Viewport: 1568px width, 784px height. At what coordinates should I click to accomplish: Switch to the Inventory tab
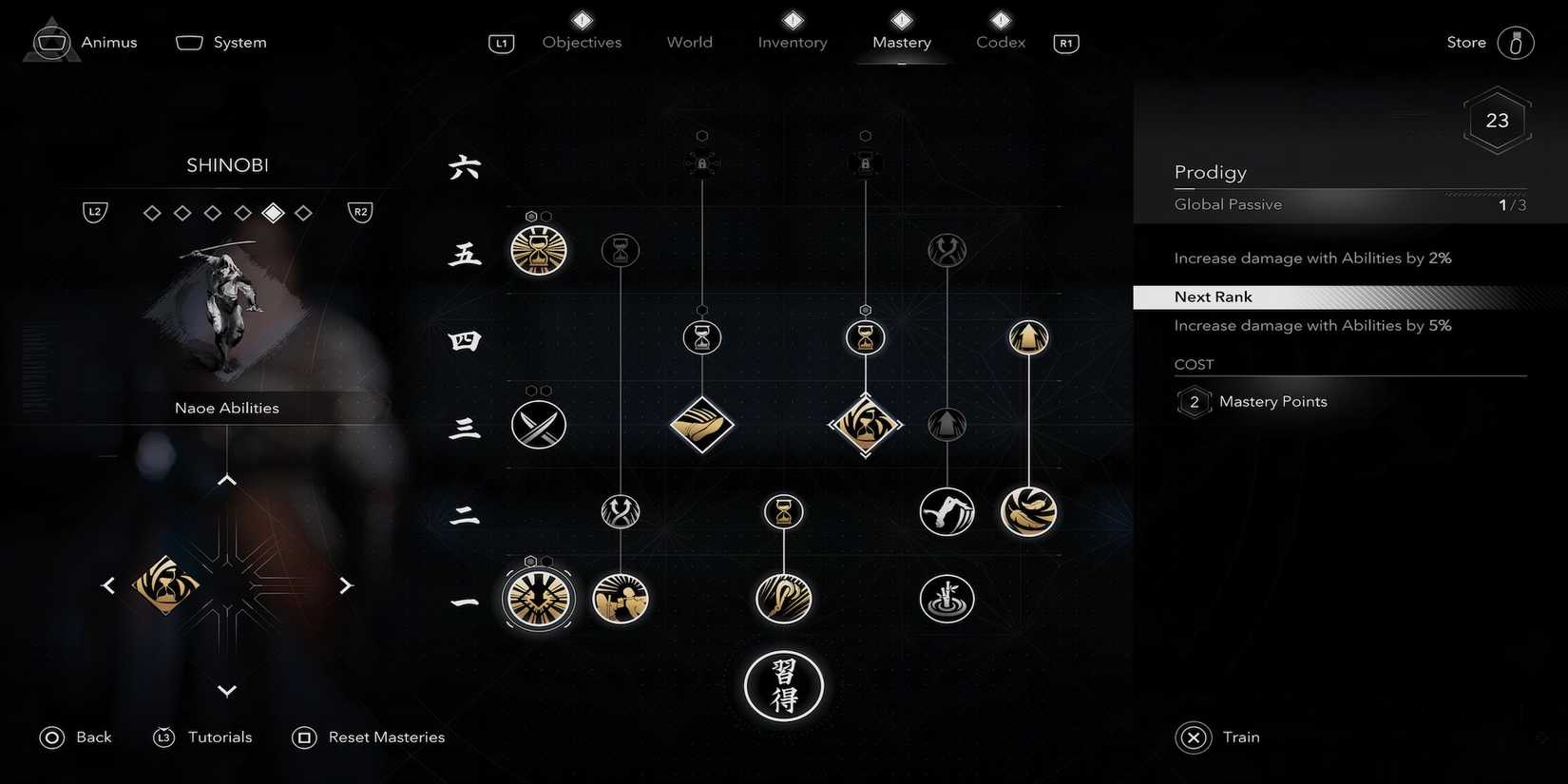pos(792,42)
